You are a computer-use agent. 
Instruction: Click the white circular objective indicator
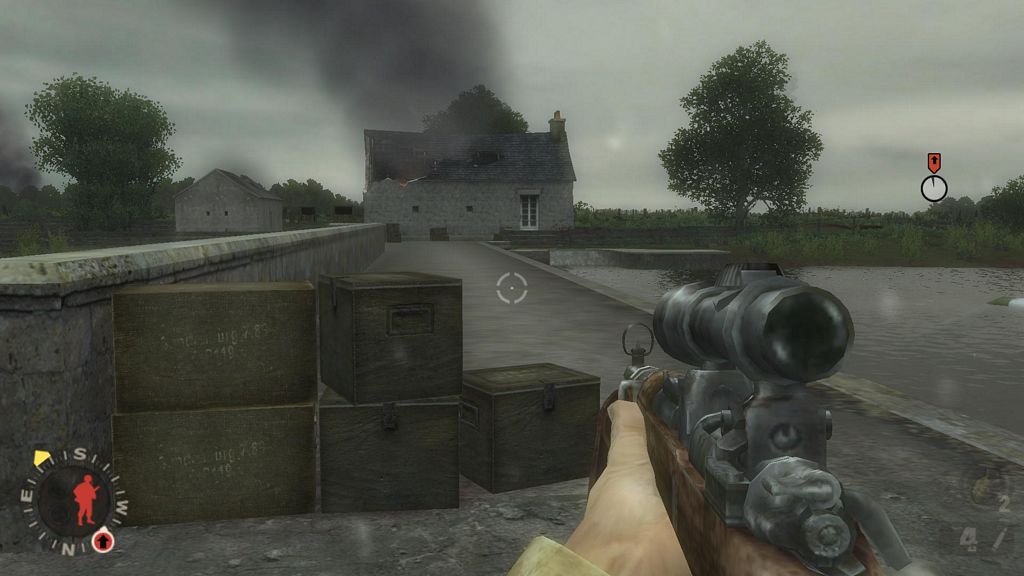[934, 188]
